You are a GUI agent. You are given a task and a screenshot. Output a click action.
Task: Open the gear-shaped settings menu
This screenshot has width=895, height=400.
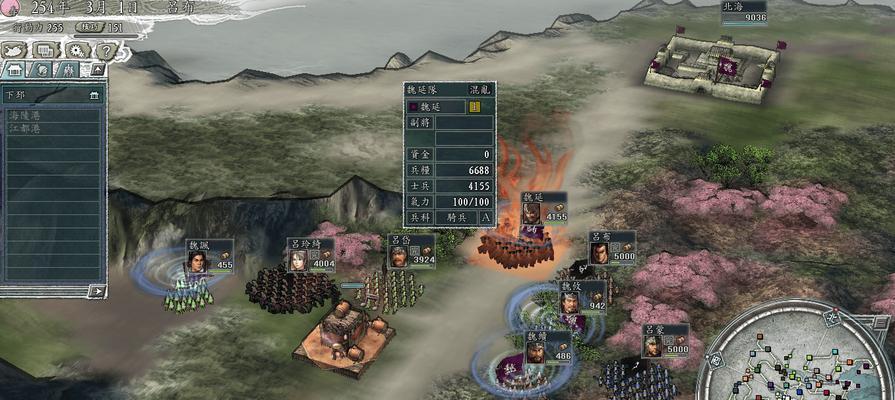pos(76,50)
